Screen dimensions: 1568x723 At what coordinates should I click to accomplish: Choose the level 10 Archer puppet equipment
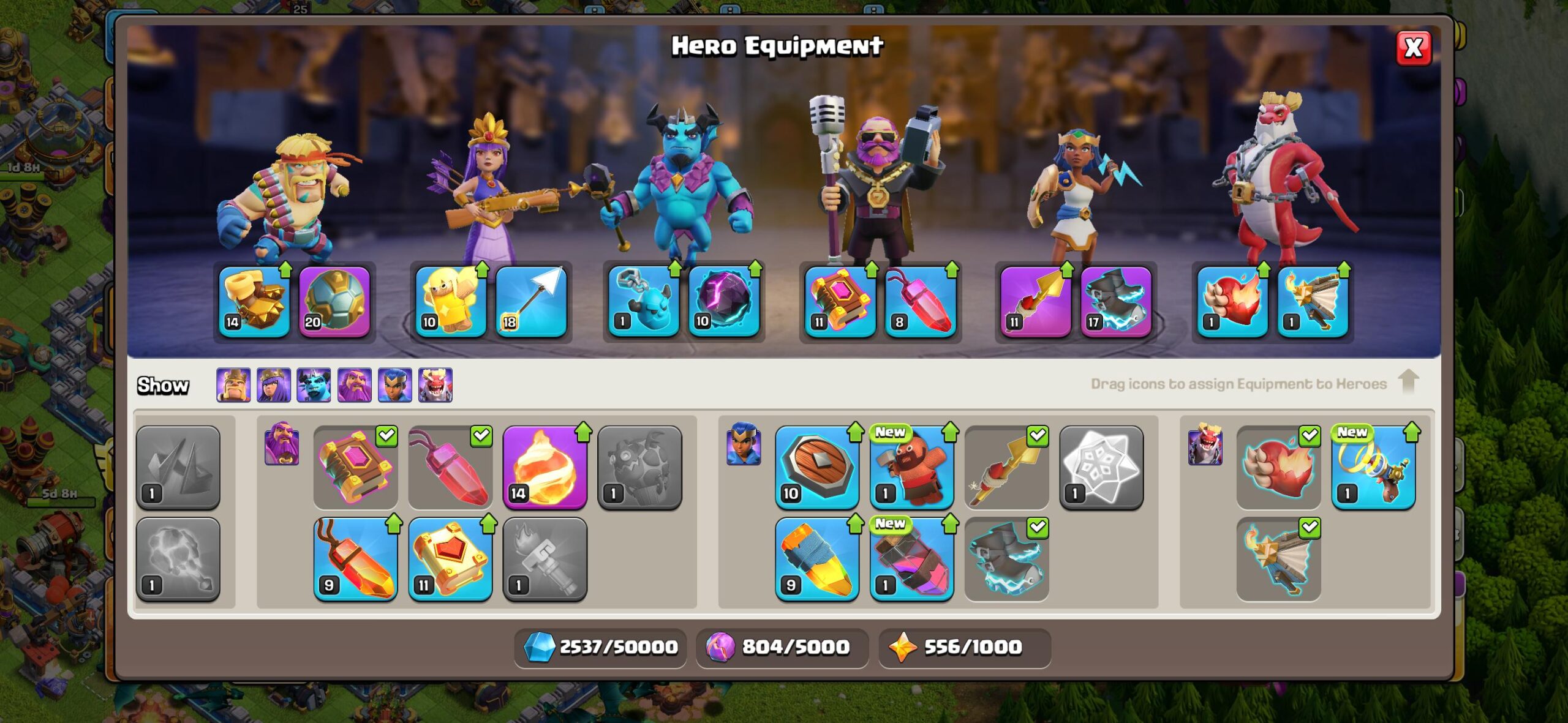point(451,301)
